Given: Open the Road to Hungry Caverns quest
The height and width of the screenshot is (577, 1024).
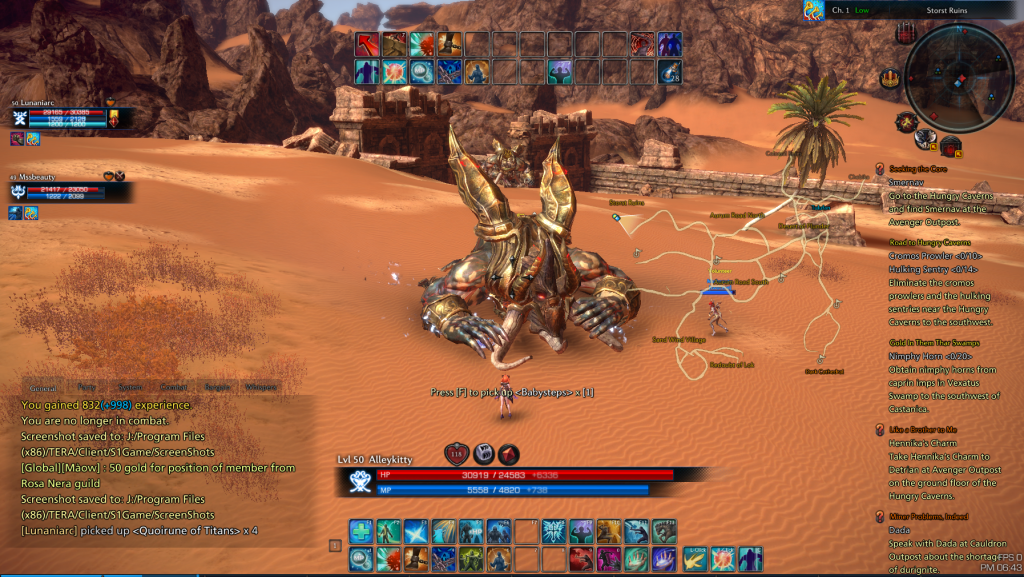Looking at the screenshot, I should [929, 242].
